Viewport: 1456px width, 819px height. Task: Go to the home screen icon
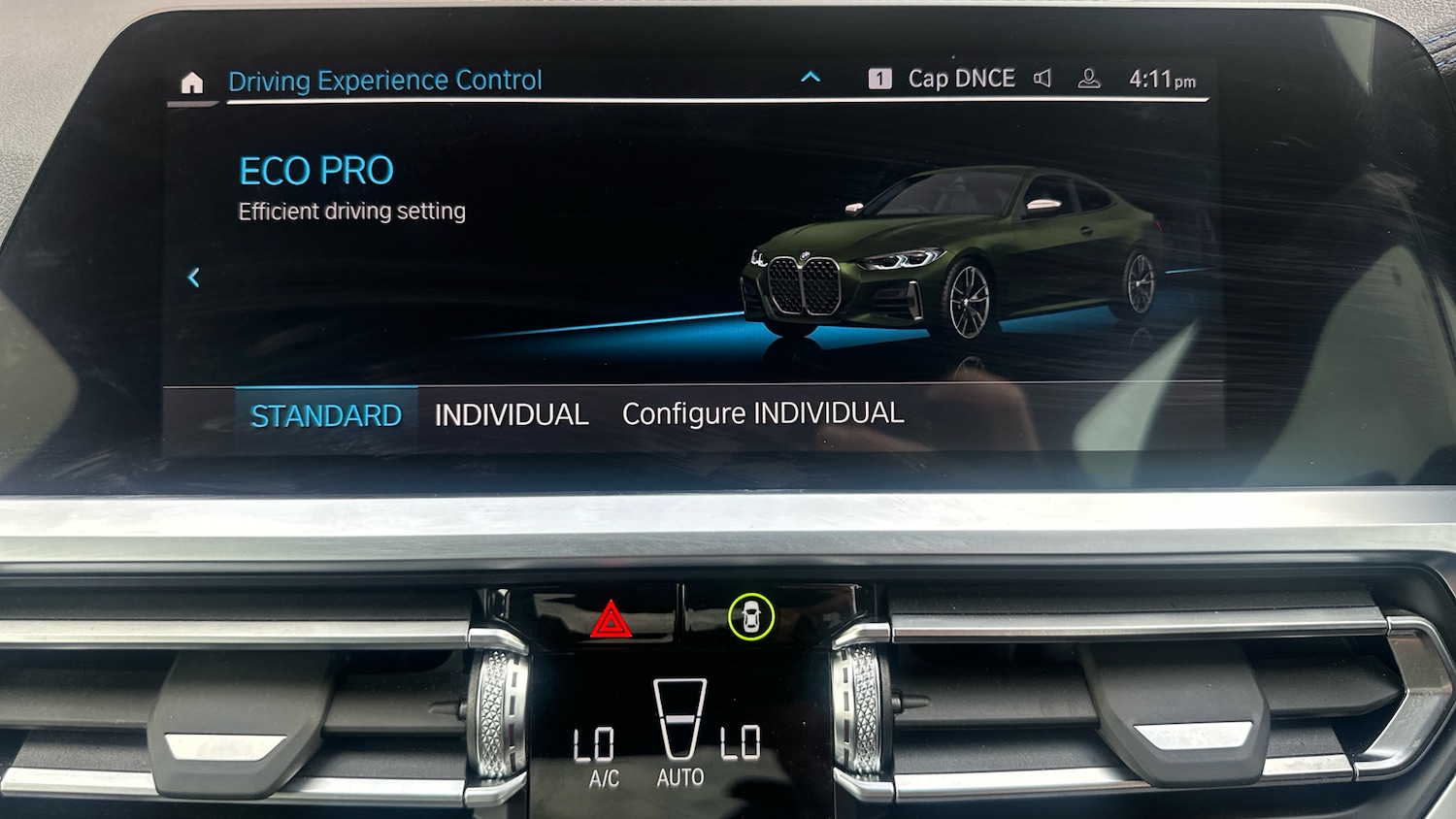coord(192,82)
